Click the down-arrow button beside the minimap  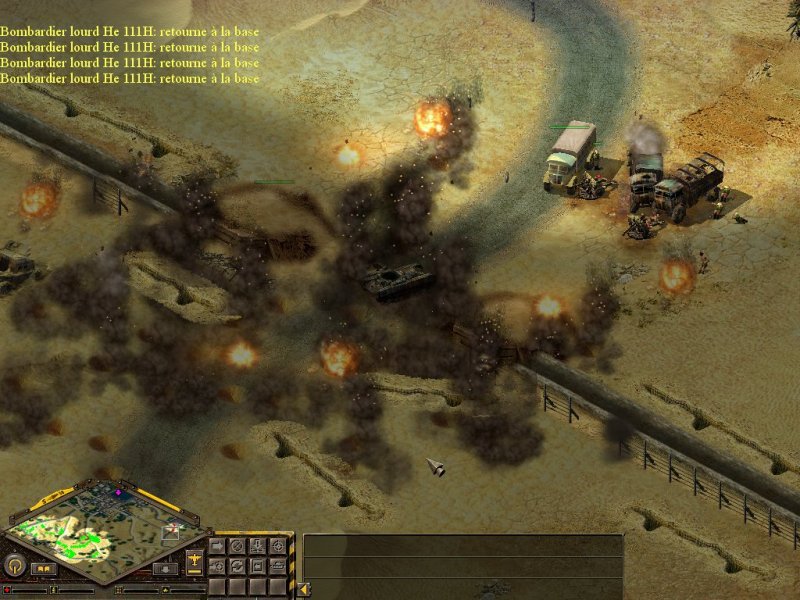click(x=165, y=568)
